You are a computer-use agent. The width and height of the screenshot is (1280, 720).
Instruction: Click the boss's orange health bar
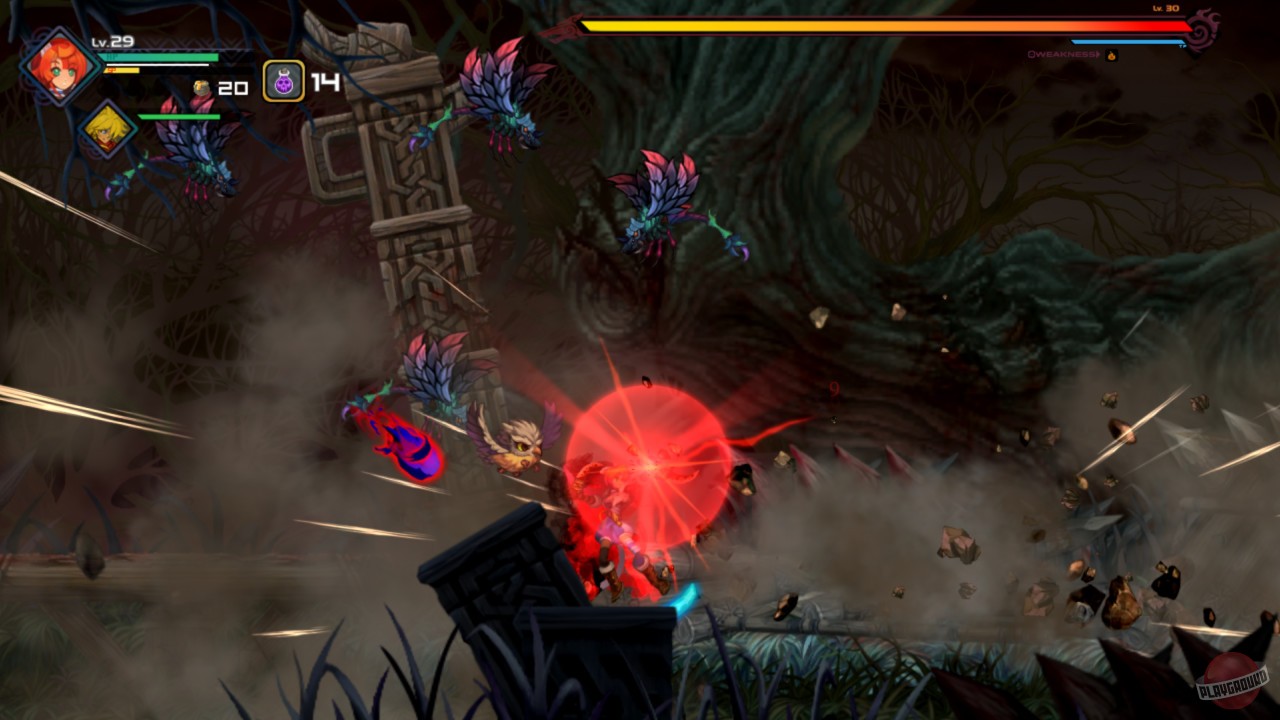tap(880, 26)
